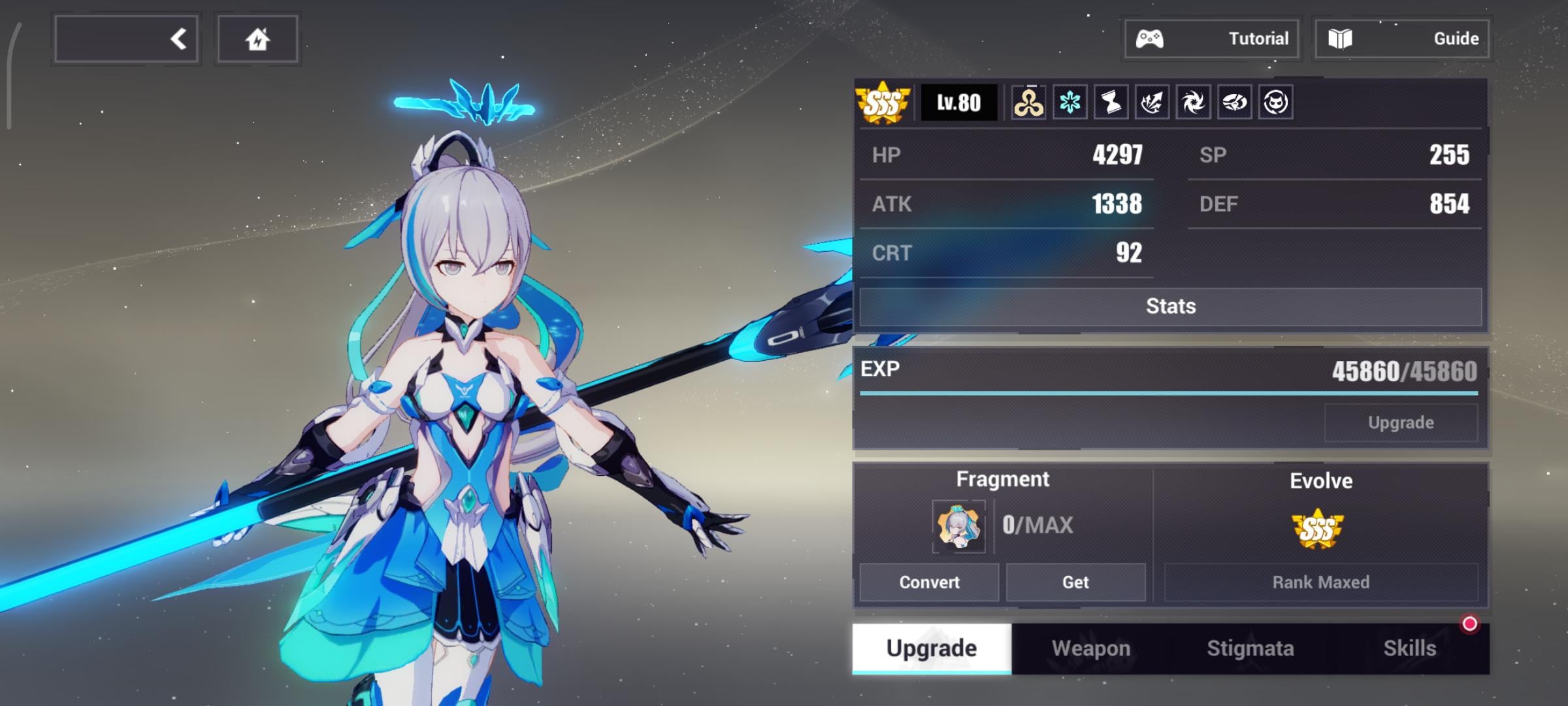The height and width of the screenshot is (706, 1568).
Task: Open the Stigmata tab
Action: 1250,648
